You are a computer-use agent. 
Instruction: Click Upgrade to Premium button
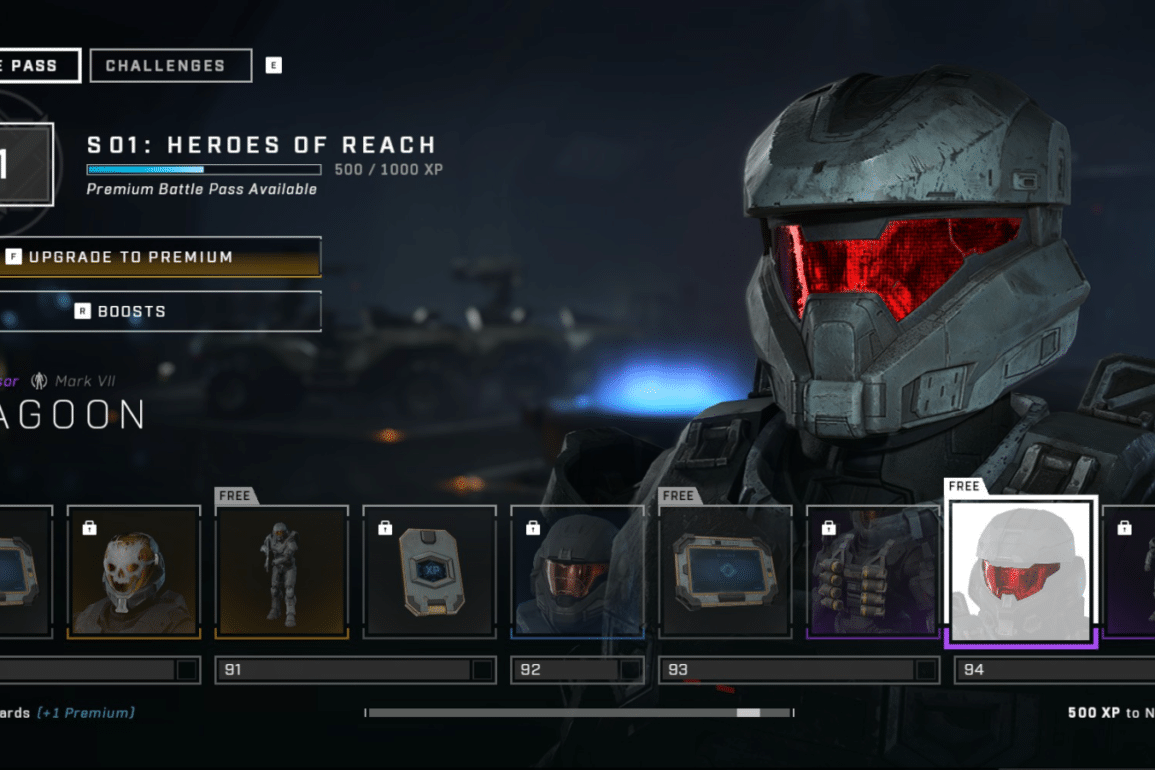(160, 257)
